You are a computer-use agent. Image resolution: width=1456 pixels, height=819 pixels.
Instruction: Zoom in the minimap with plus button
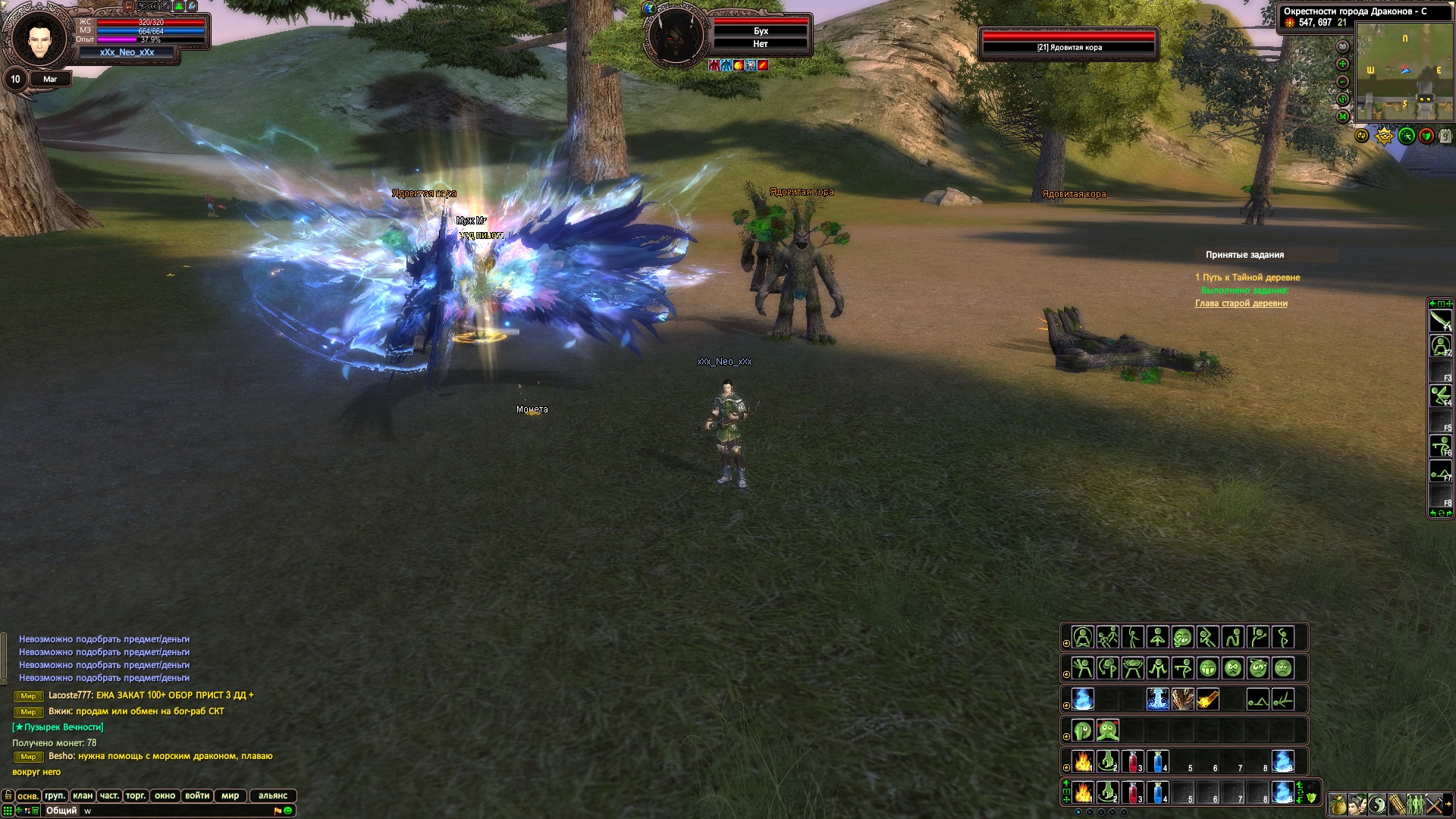click(1343, 64)
